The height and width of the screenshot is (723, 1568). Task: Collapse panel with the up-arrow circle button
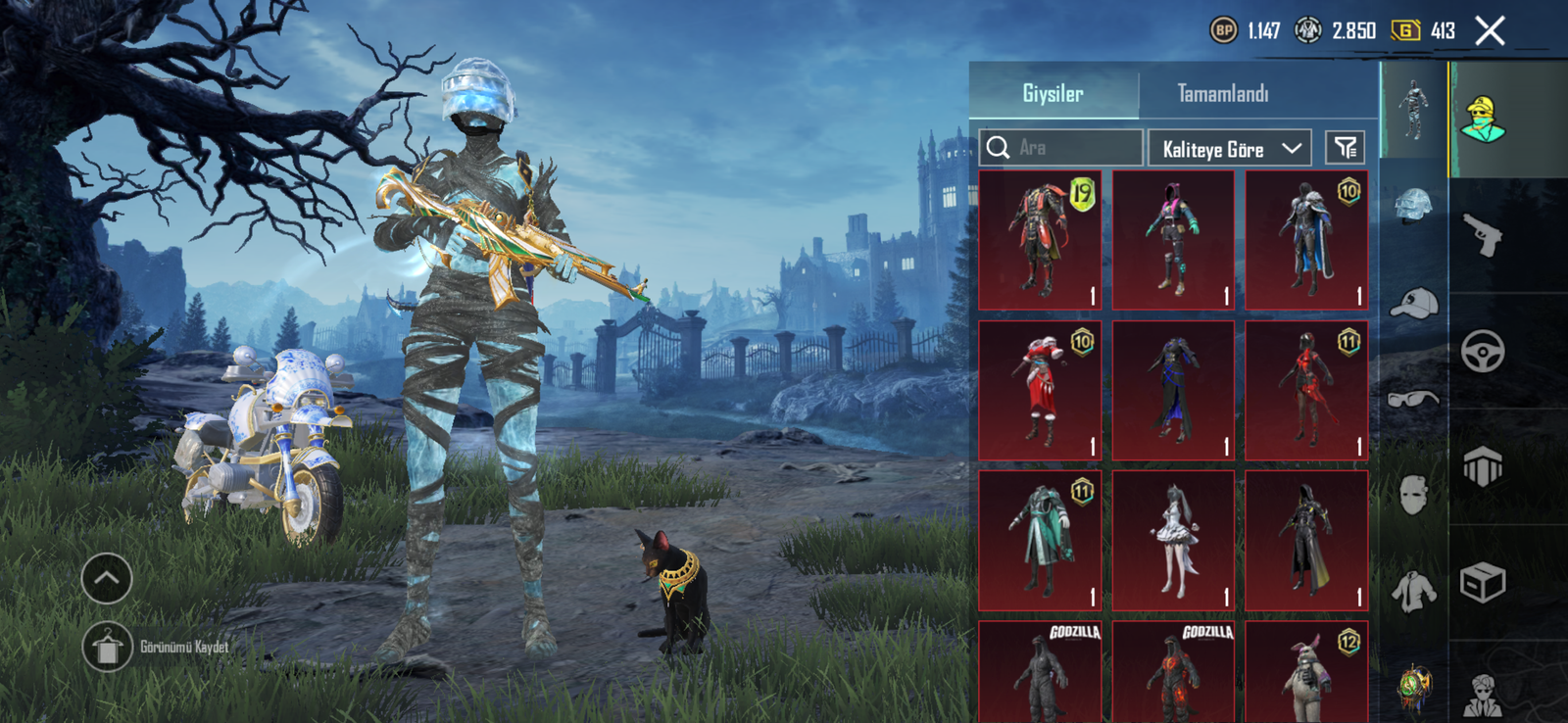(107, 578)
